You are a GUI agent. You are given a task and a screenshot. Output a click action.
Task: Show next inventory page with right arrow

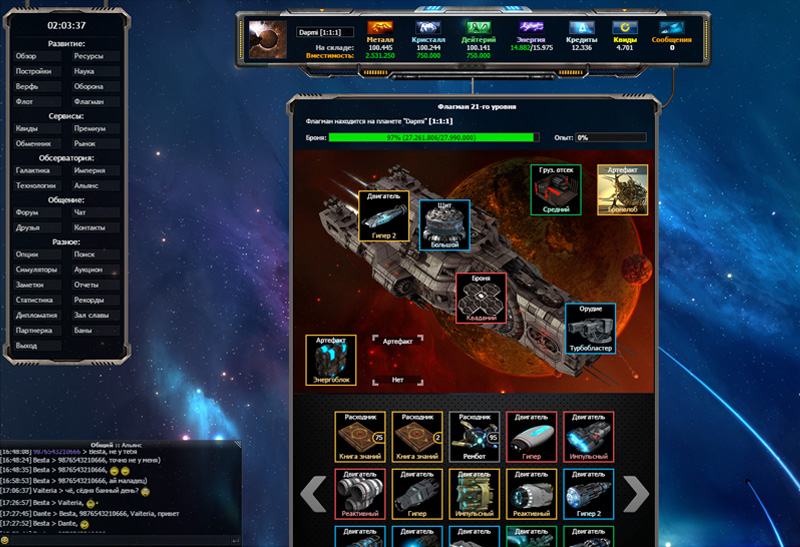click(636, 493)
